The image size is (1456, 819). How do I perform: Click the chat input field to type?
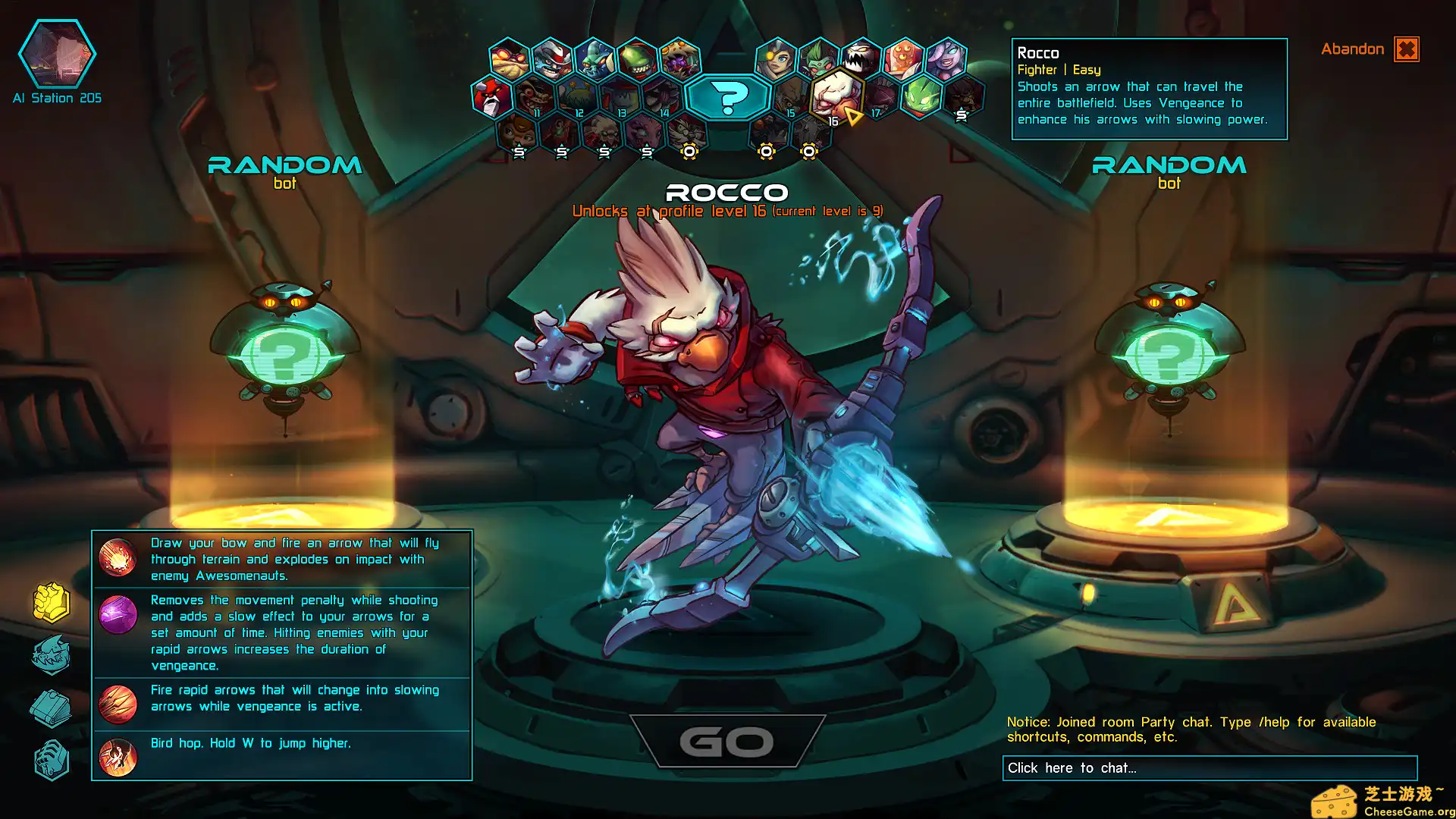(x=1209, y=767)
